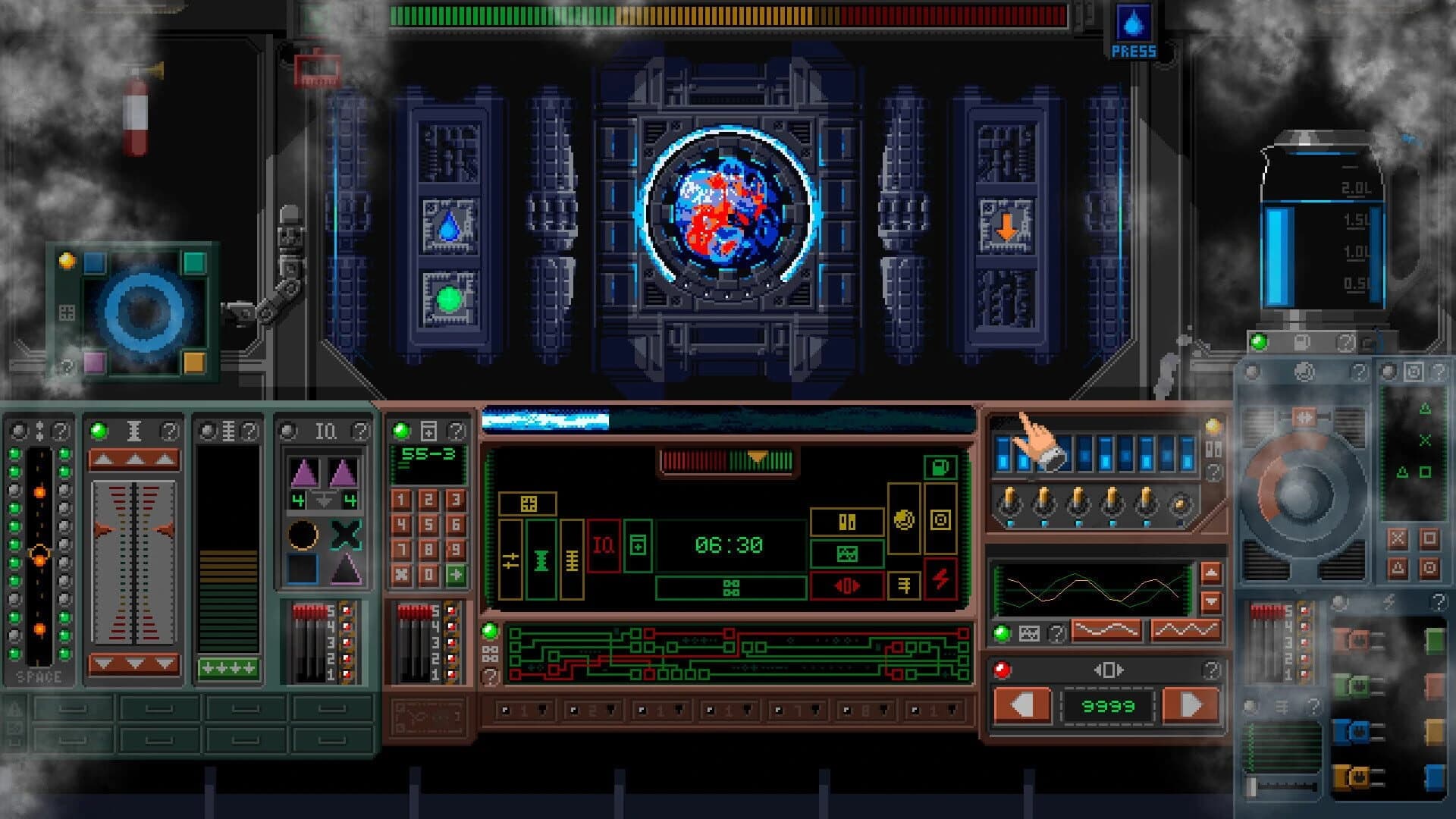Click the green screen icon on the main console
This screenshot has width=1456, height=819.
(848, 553)
